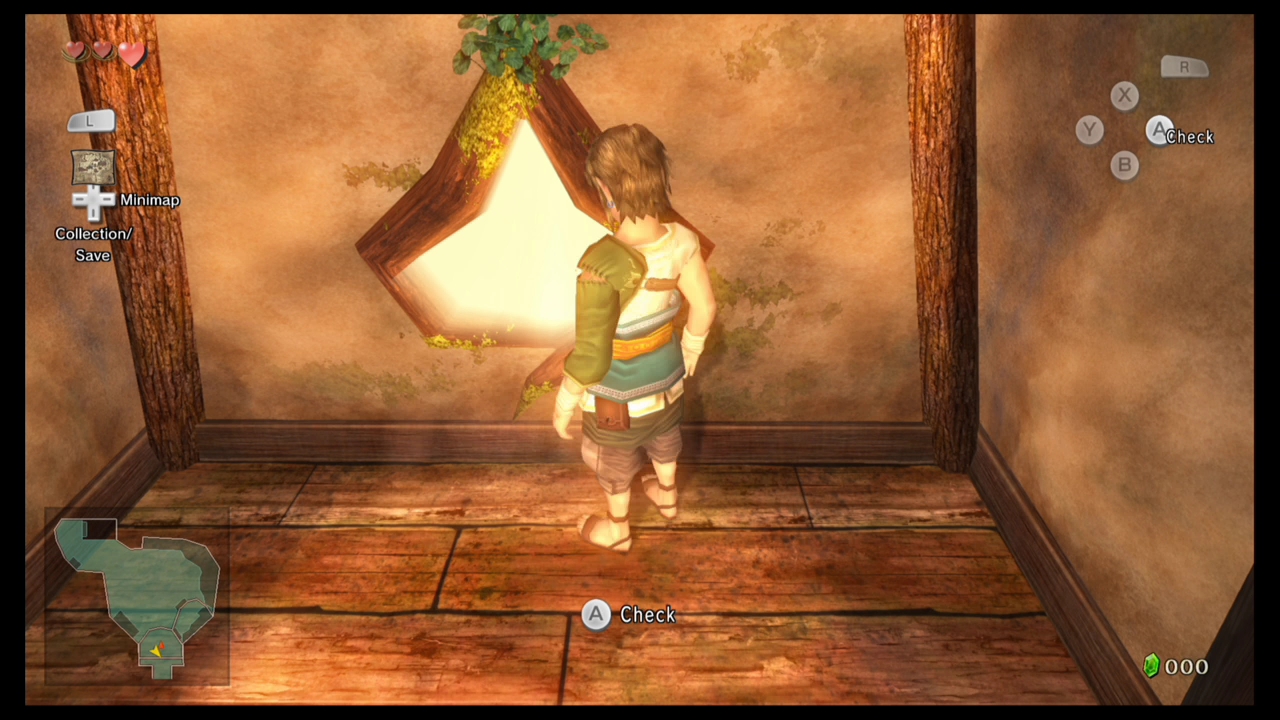Select the A icon in the bottom Check prompt
Viewport: 1280px width, 720px height.
(596, 615)
